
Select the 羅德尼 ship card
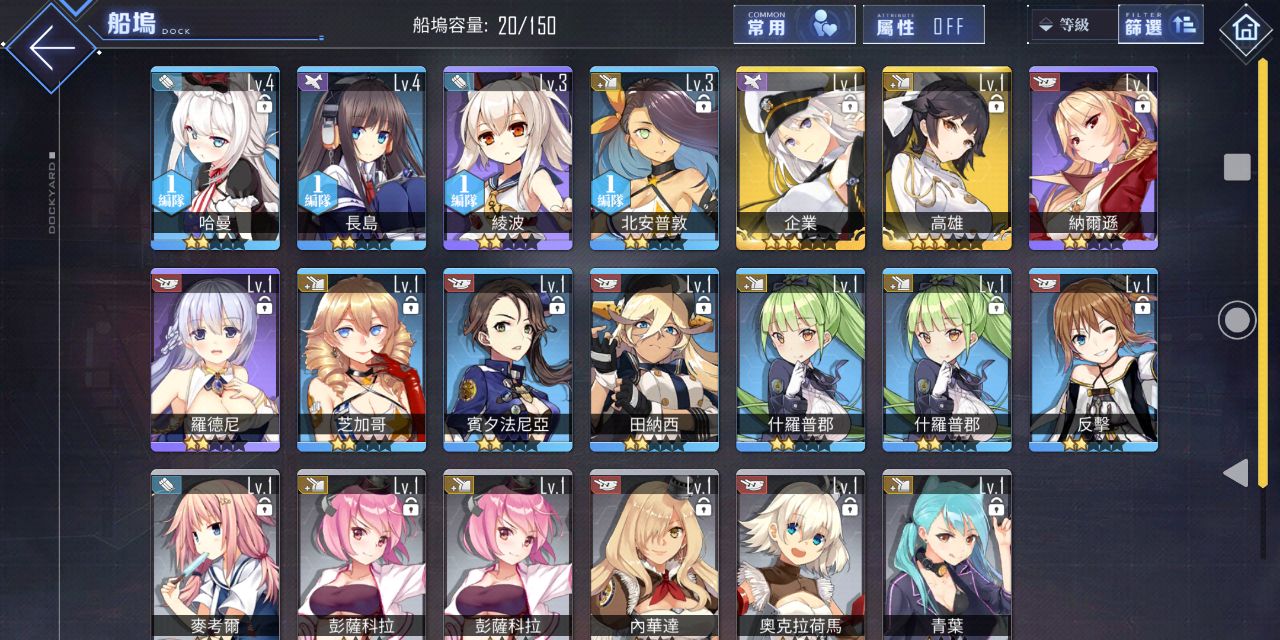pos(215,360)
